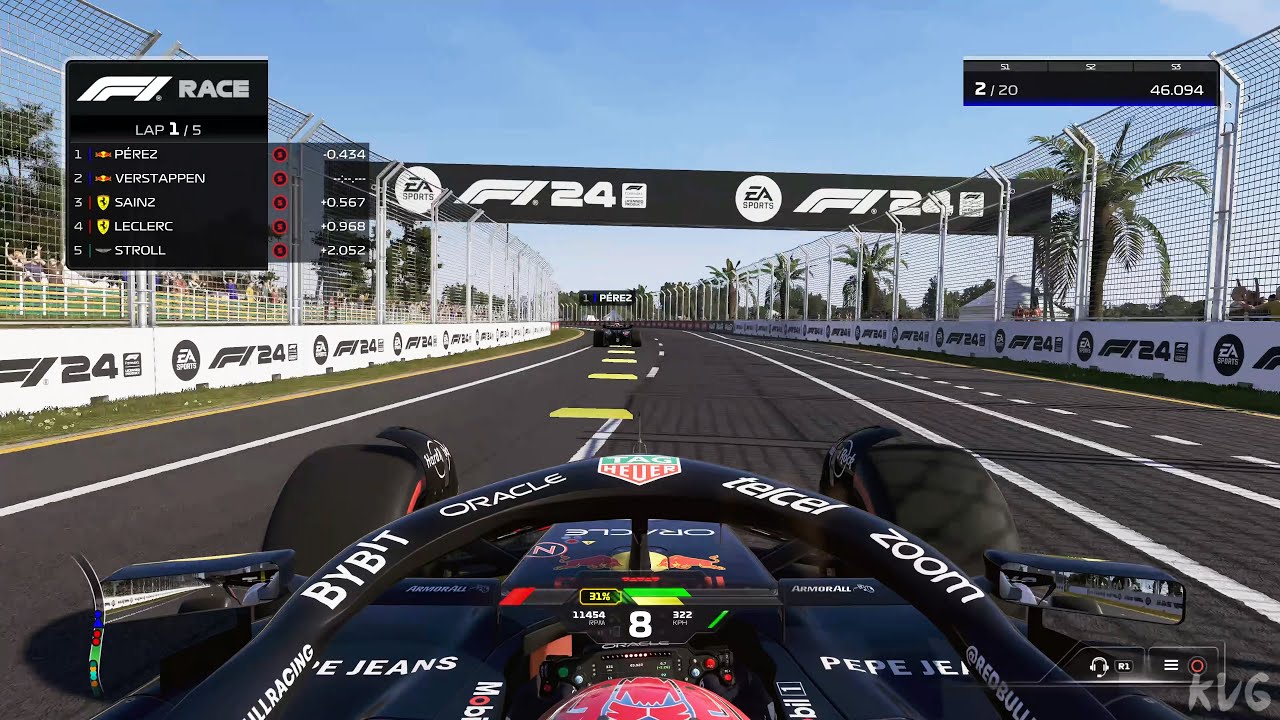Click the headset radio icon near R1 prompt
The image size is (1280, 720).
[x=1099, y=664]
